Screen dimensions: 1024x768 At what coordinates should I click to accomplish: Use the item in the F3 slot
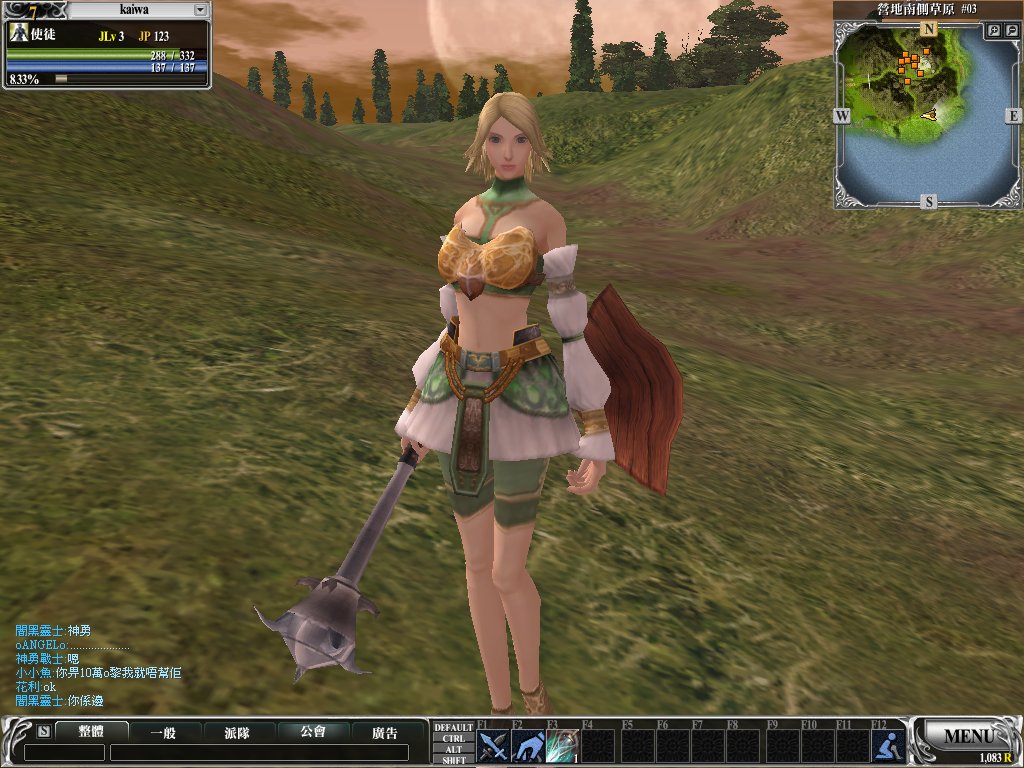(563, 746)
